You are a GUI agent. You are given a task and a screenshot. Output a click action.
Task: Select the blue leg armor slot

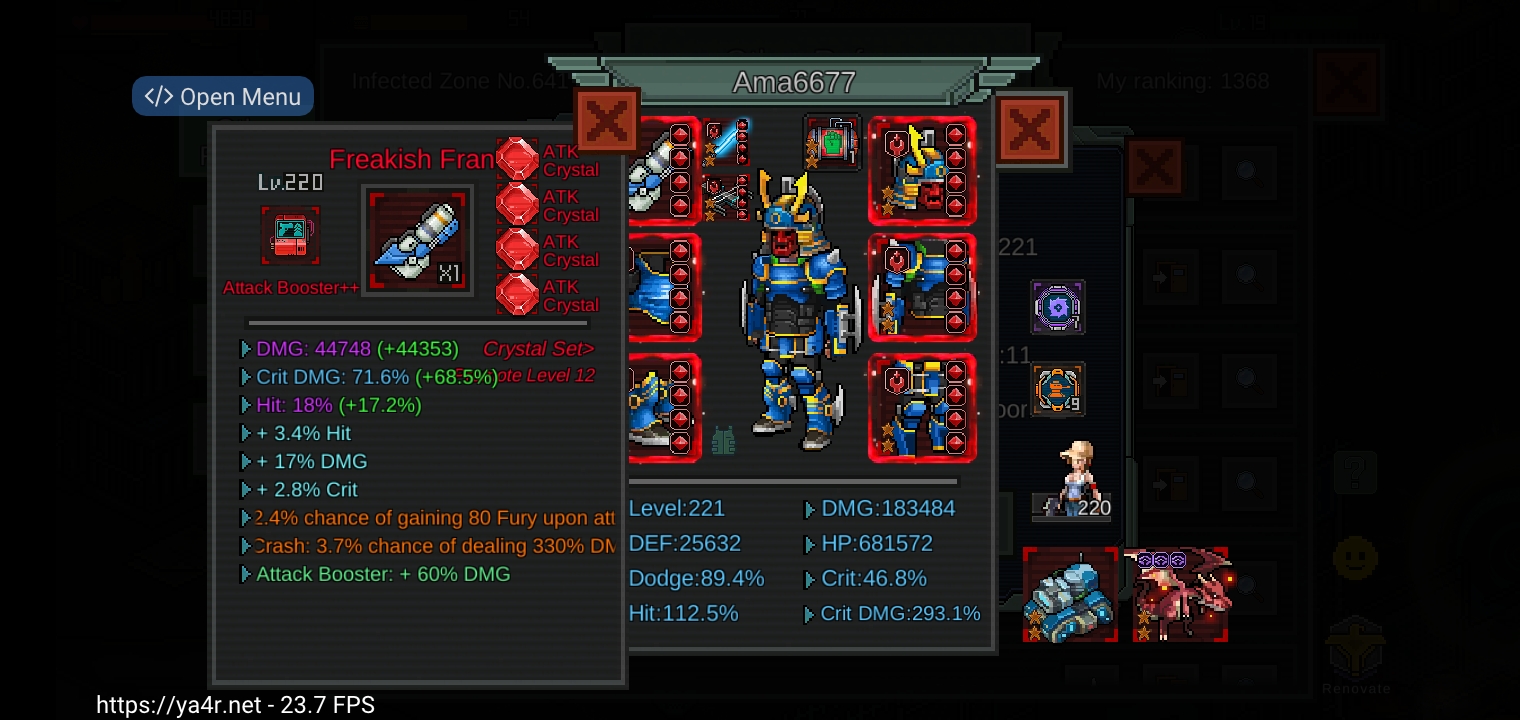tap(921, 408)
